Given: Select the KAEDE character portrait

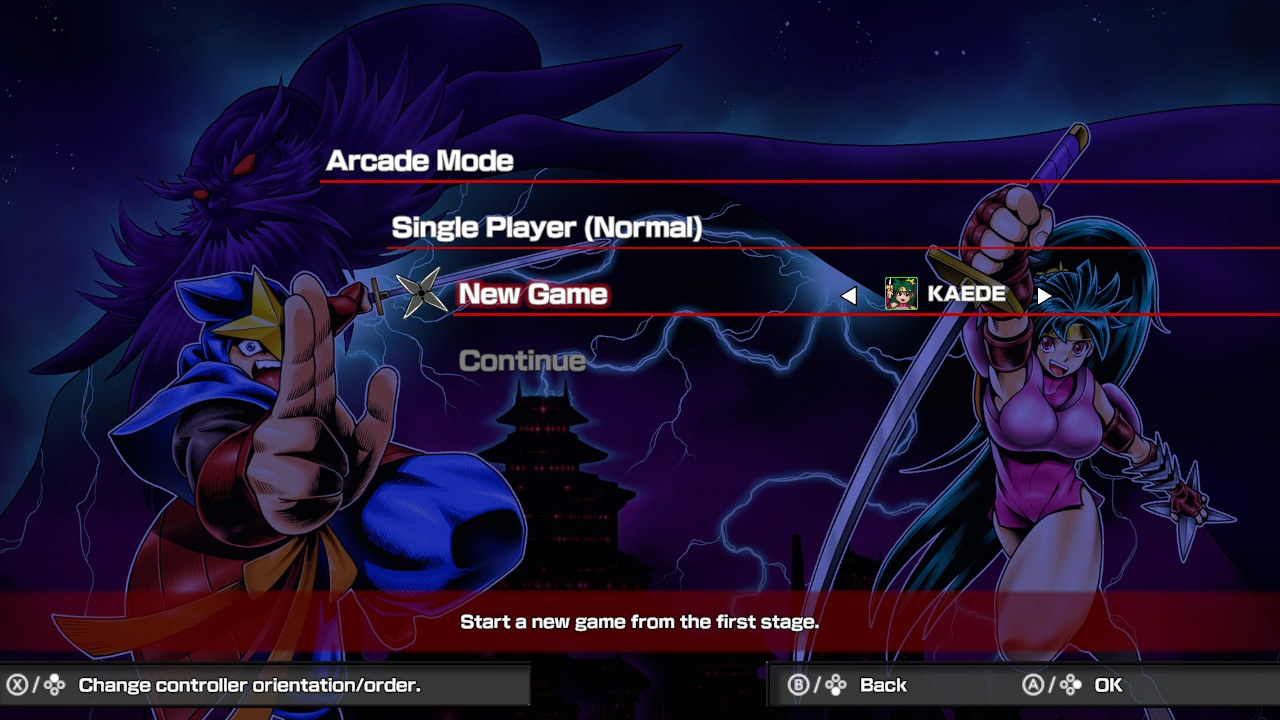Looking at the screenshot, I should tap(901, 294).
